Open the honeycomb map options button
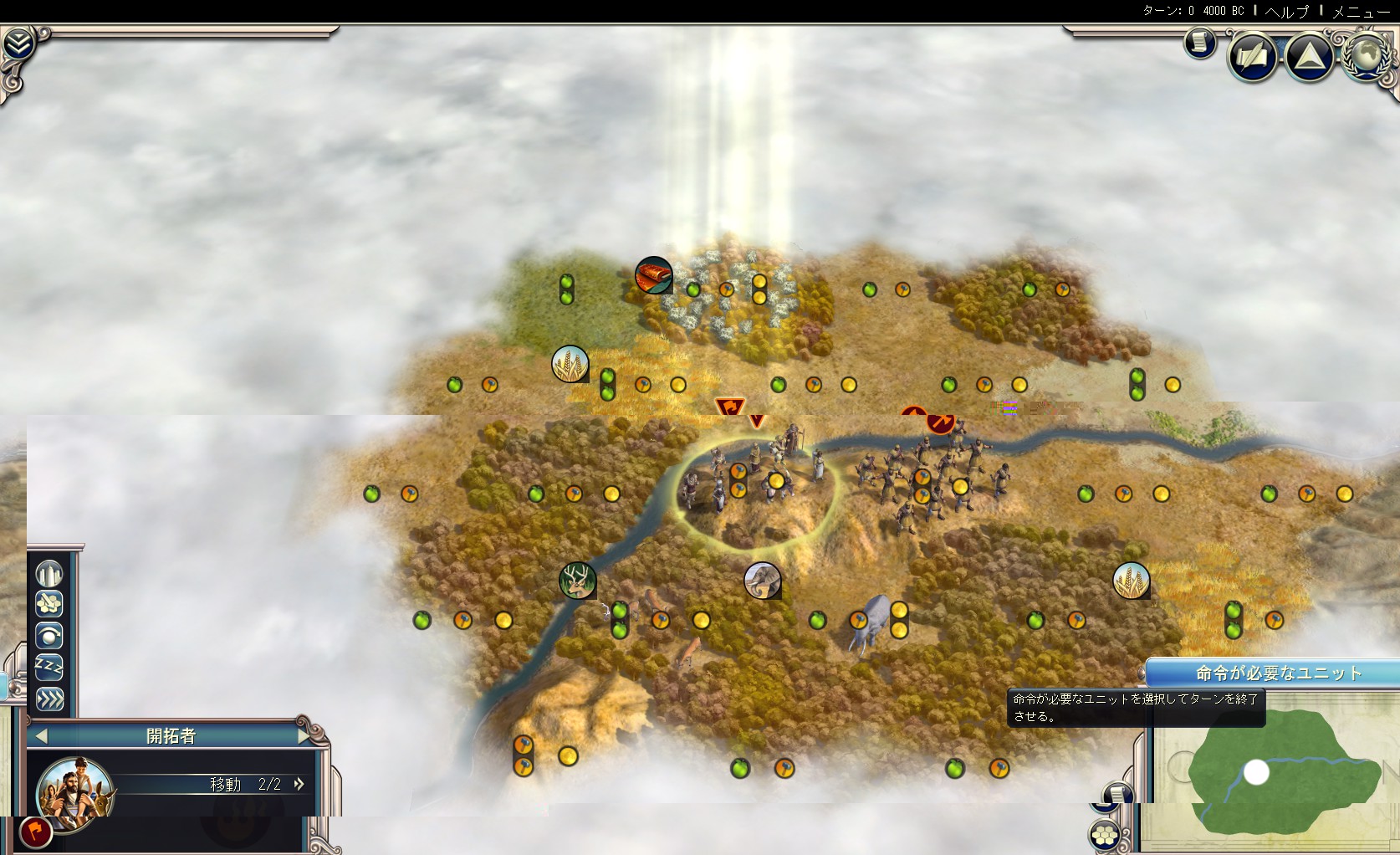 [1106, 835]
